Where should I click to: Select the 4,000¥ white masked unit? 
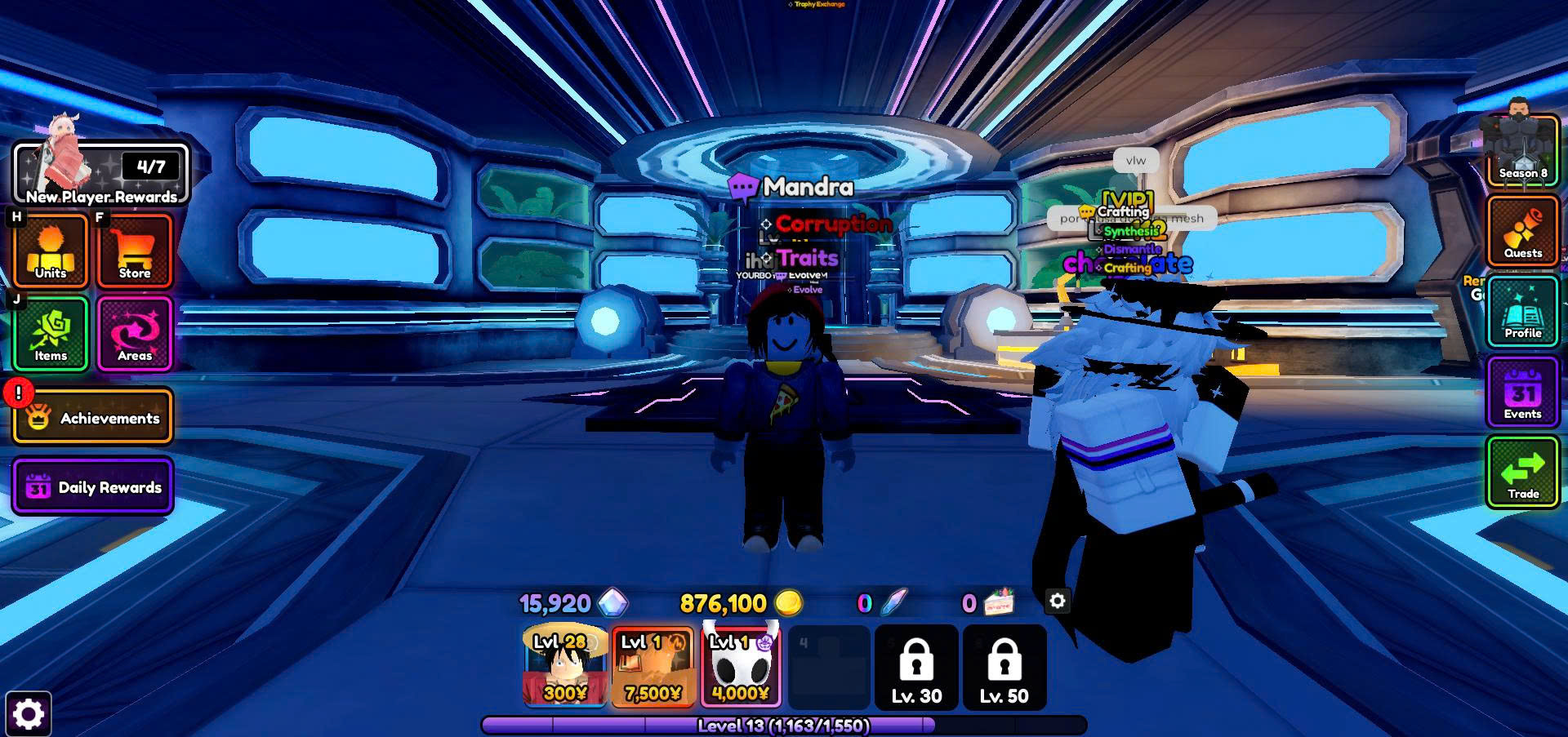(x=741, y=665)
